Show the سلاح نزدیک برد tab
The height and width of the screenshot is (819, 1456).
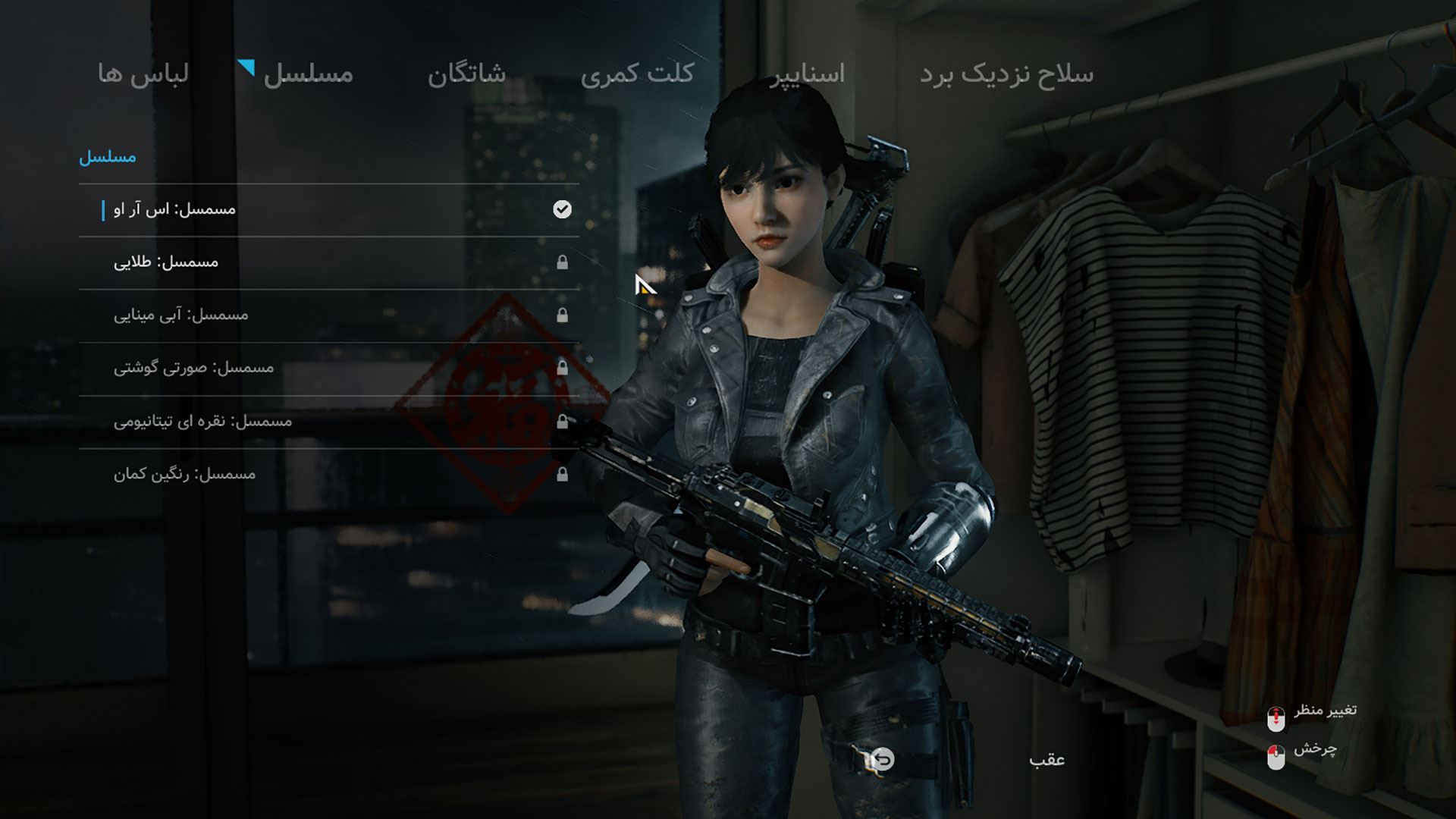pos(1006,74)
